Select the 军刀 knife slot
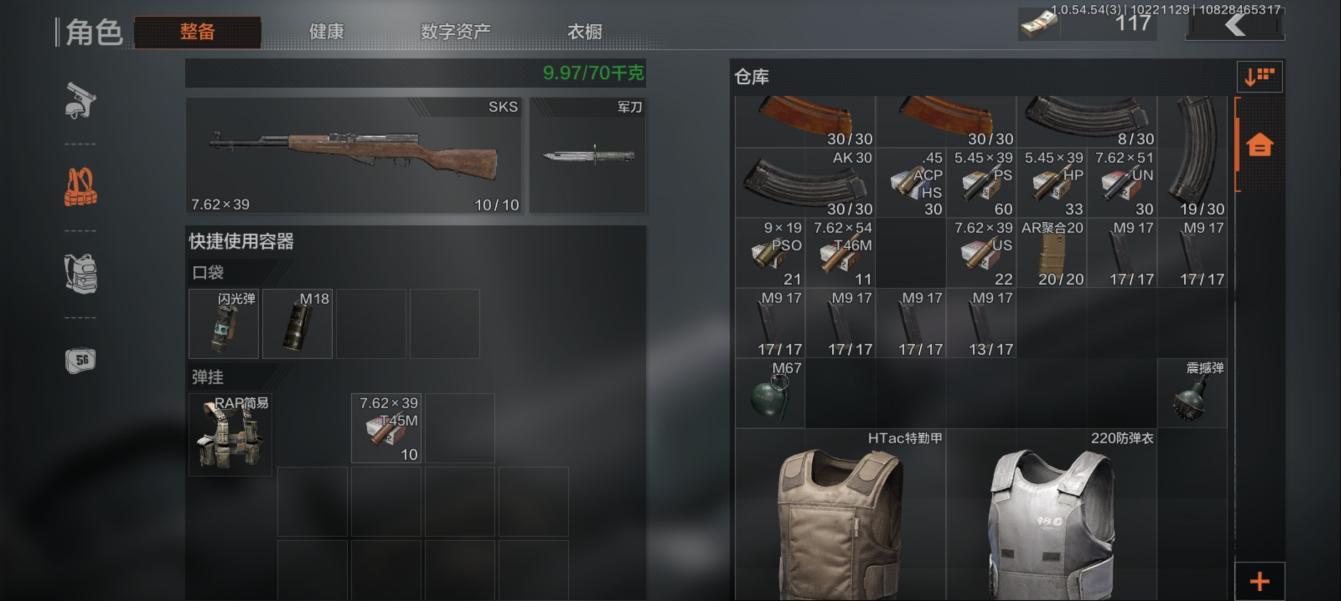 588,155
